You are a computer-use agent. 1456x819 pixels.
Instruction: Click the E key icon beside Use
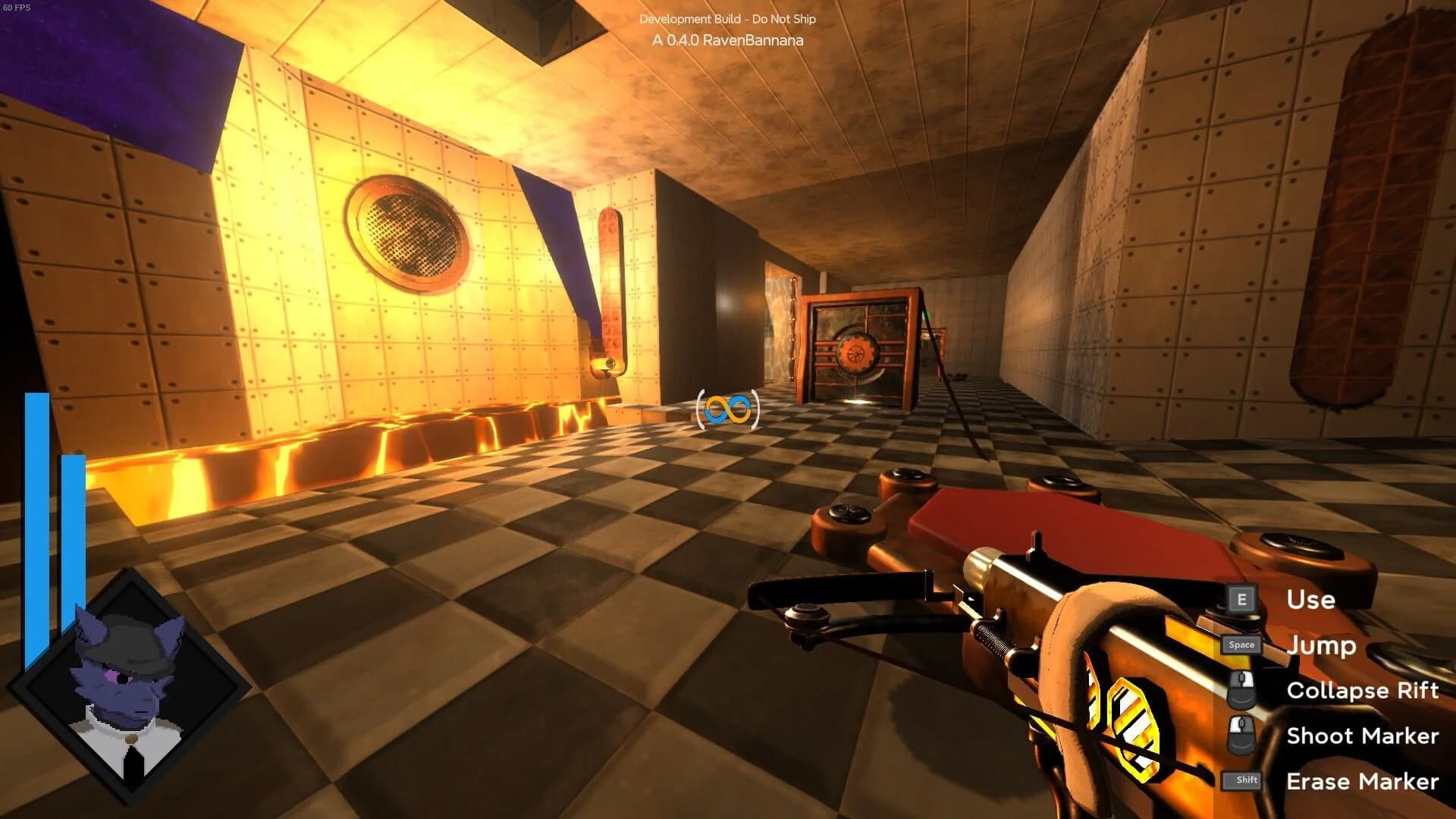(1241, 600)
